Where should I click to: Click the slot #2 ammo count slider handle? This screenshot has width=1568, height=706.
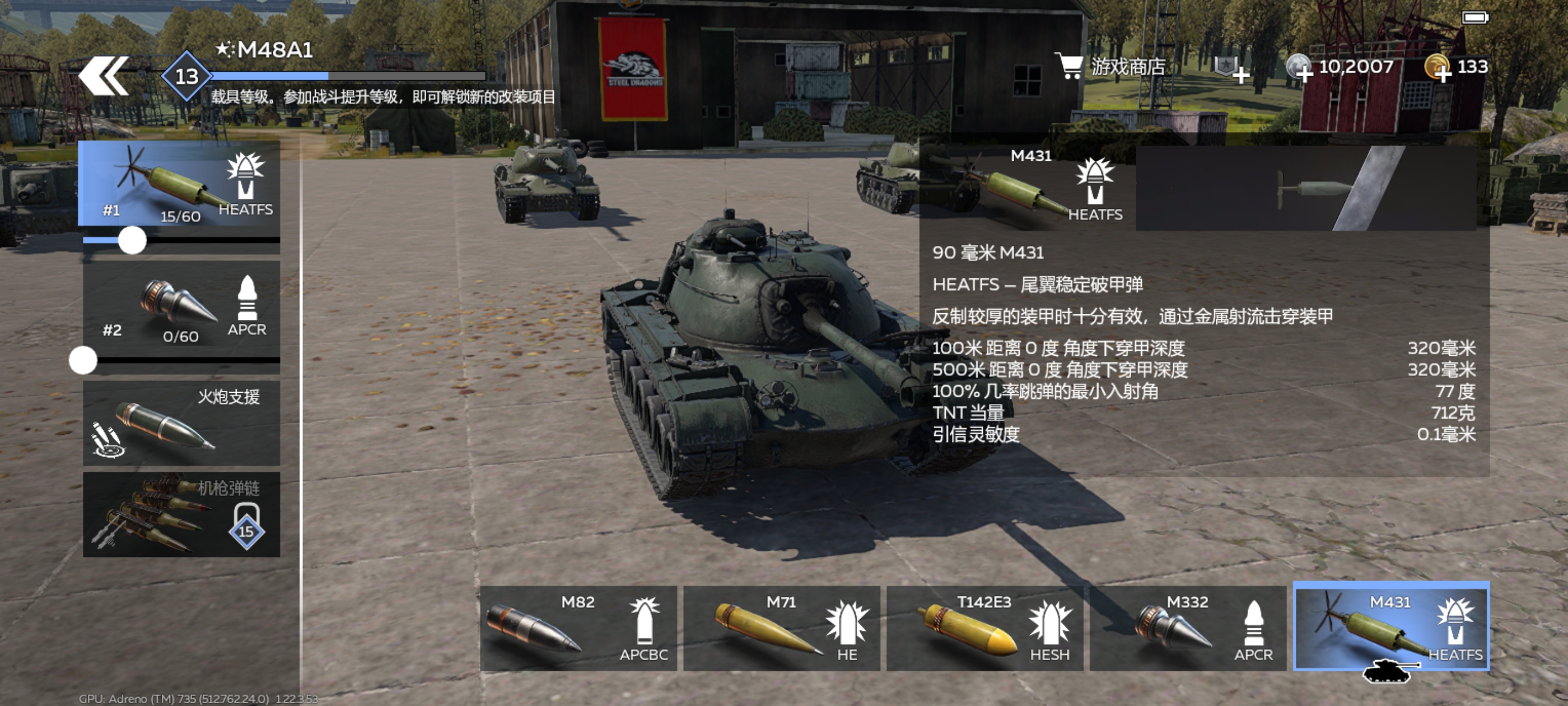[x=83, y=361]
